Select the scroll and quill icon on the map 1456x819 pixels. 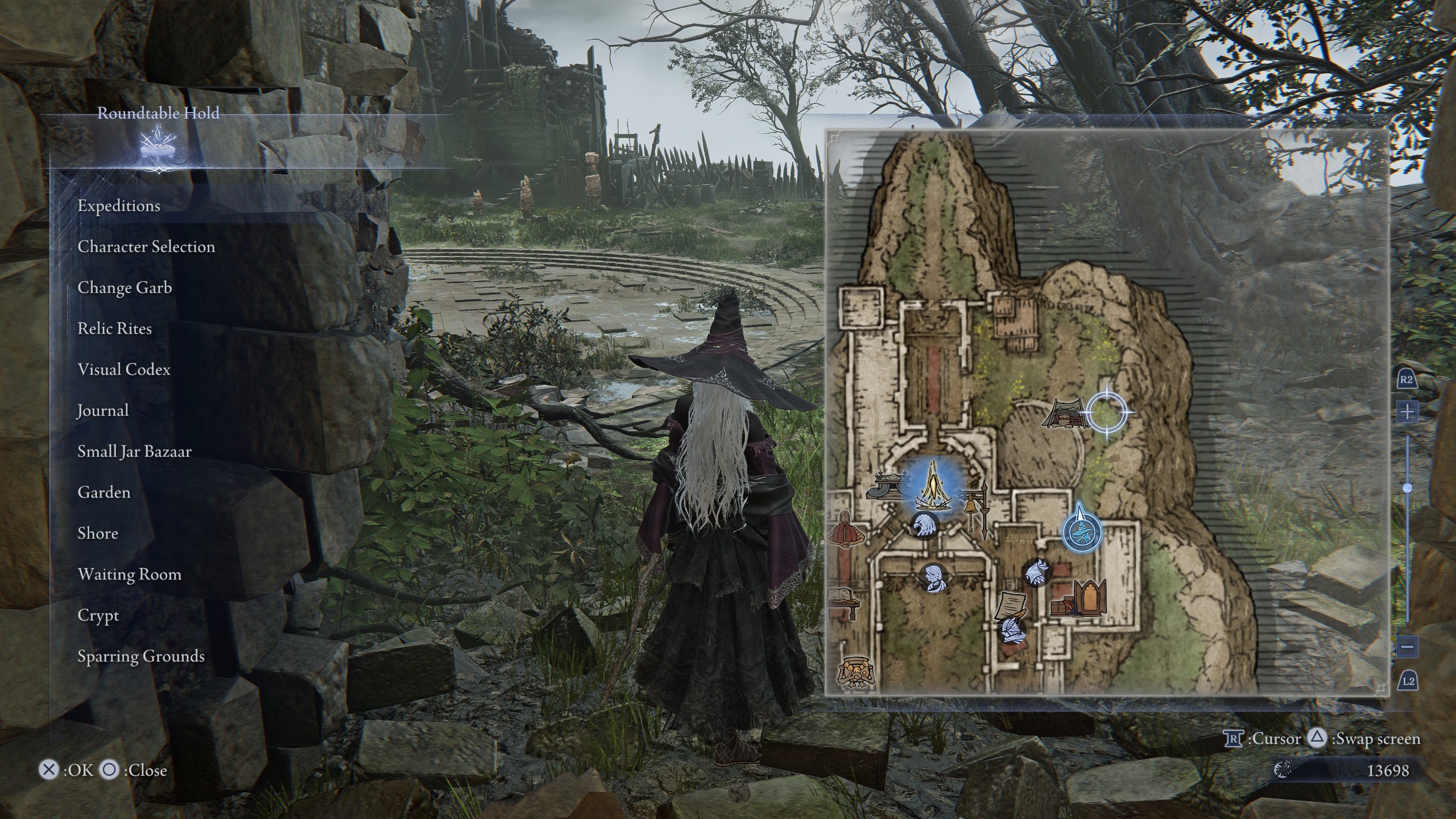point(1011,607)
